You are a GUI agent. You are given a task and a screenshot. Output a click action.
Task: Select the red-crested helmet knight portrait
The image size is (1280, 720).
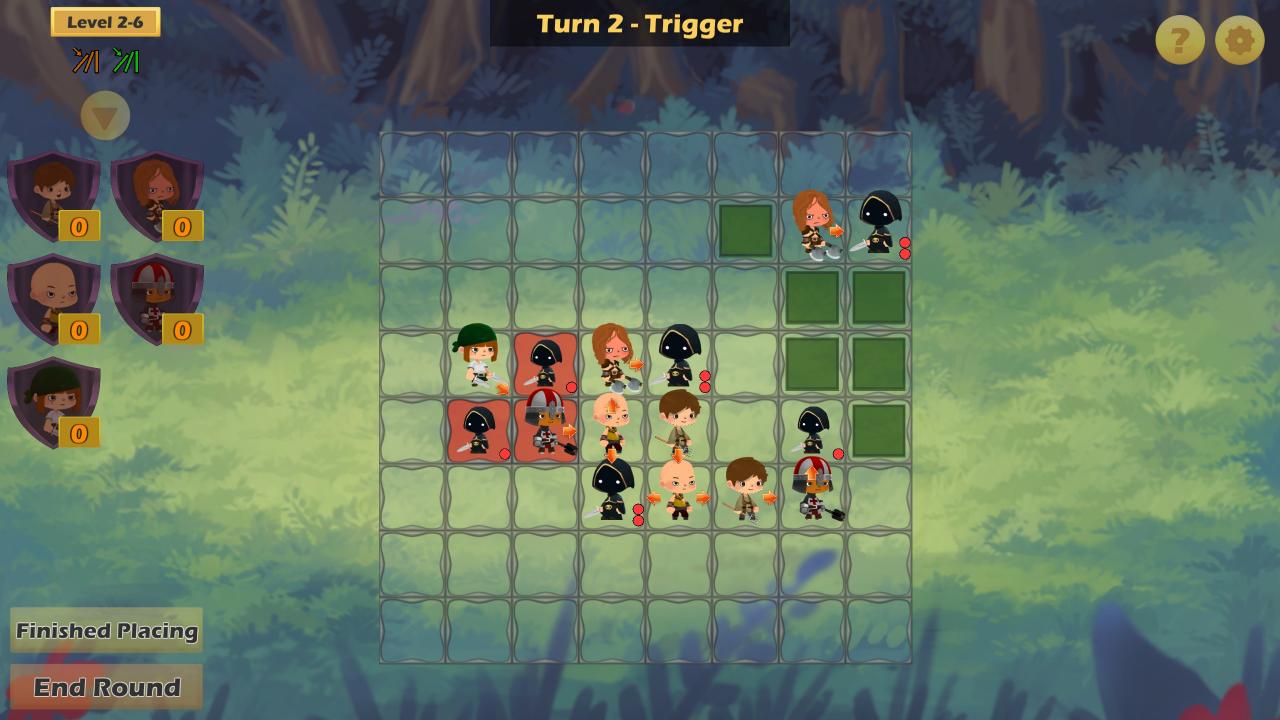click(x=157, y=299)
